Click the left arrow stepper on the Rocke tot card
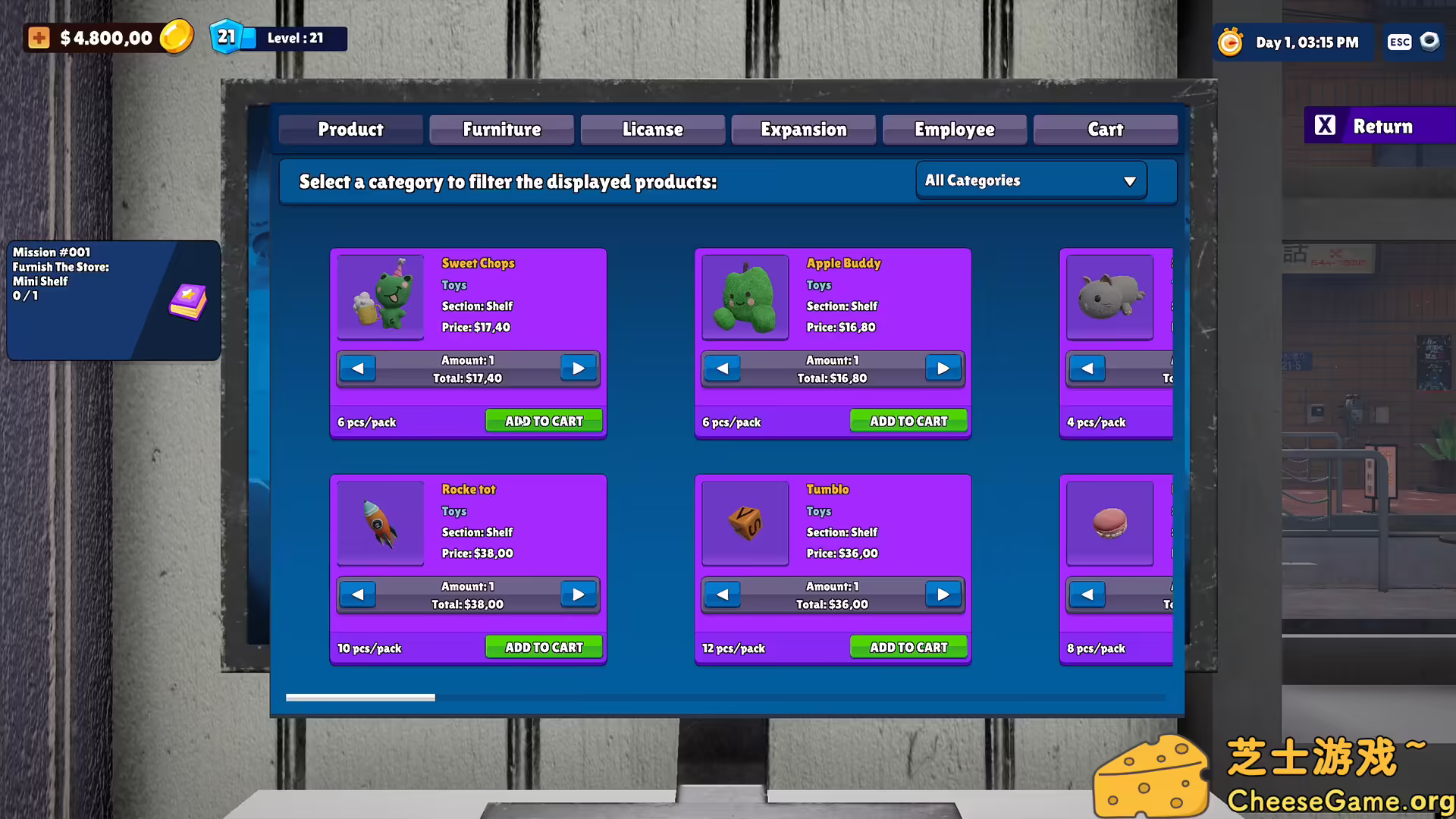Image resolution: width=1456 pixels, height=819 pixels. [x=357, y=595]
